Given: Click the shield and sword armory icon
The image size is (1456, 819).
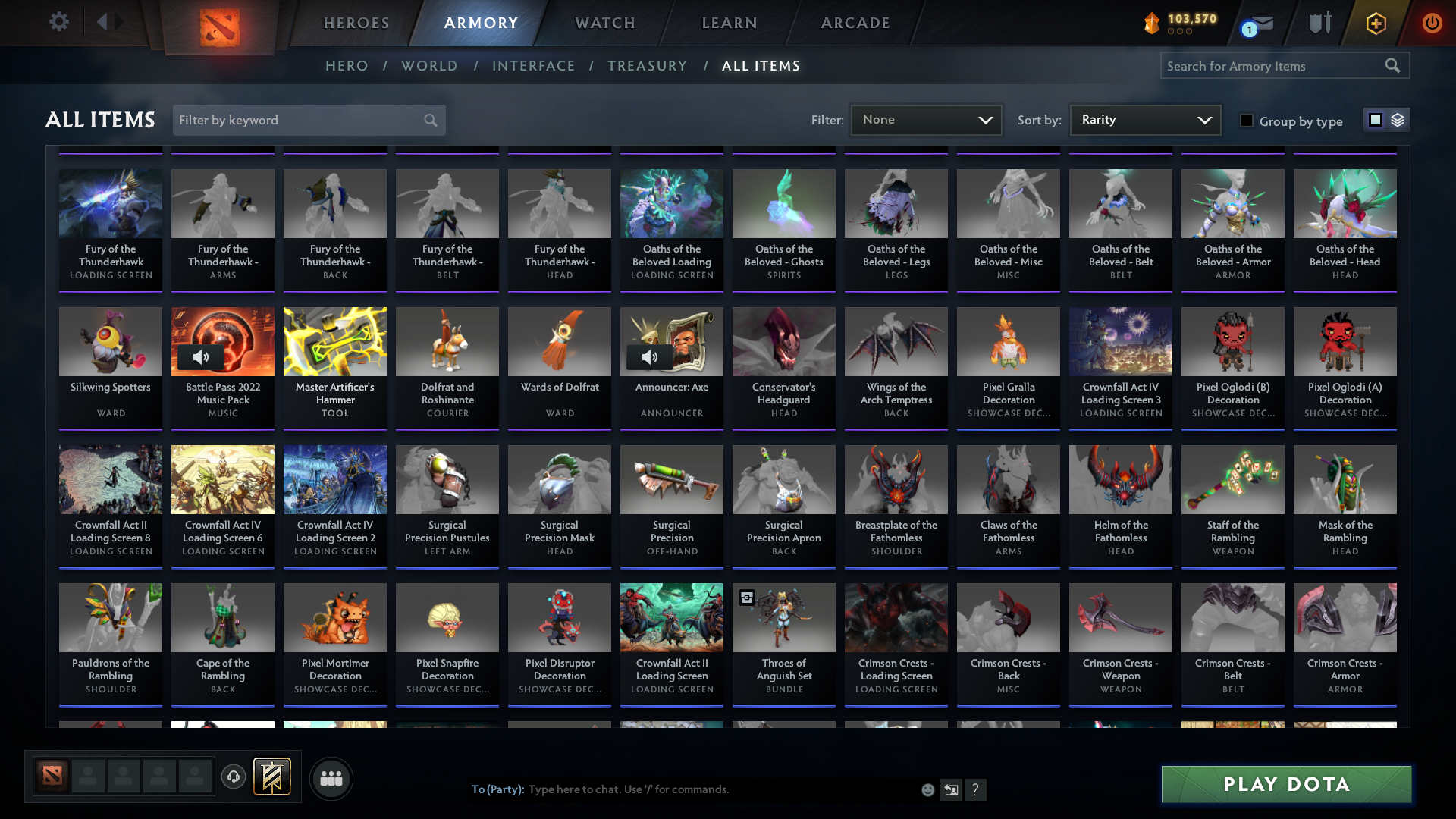Looking at the screenshot, I should click(1319, 23).
